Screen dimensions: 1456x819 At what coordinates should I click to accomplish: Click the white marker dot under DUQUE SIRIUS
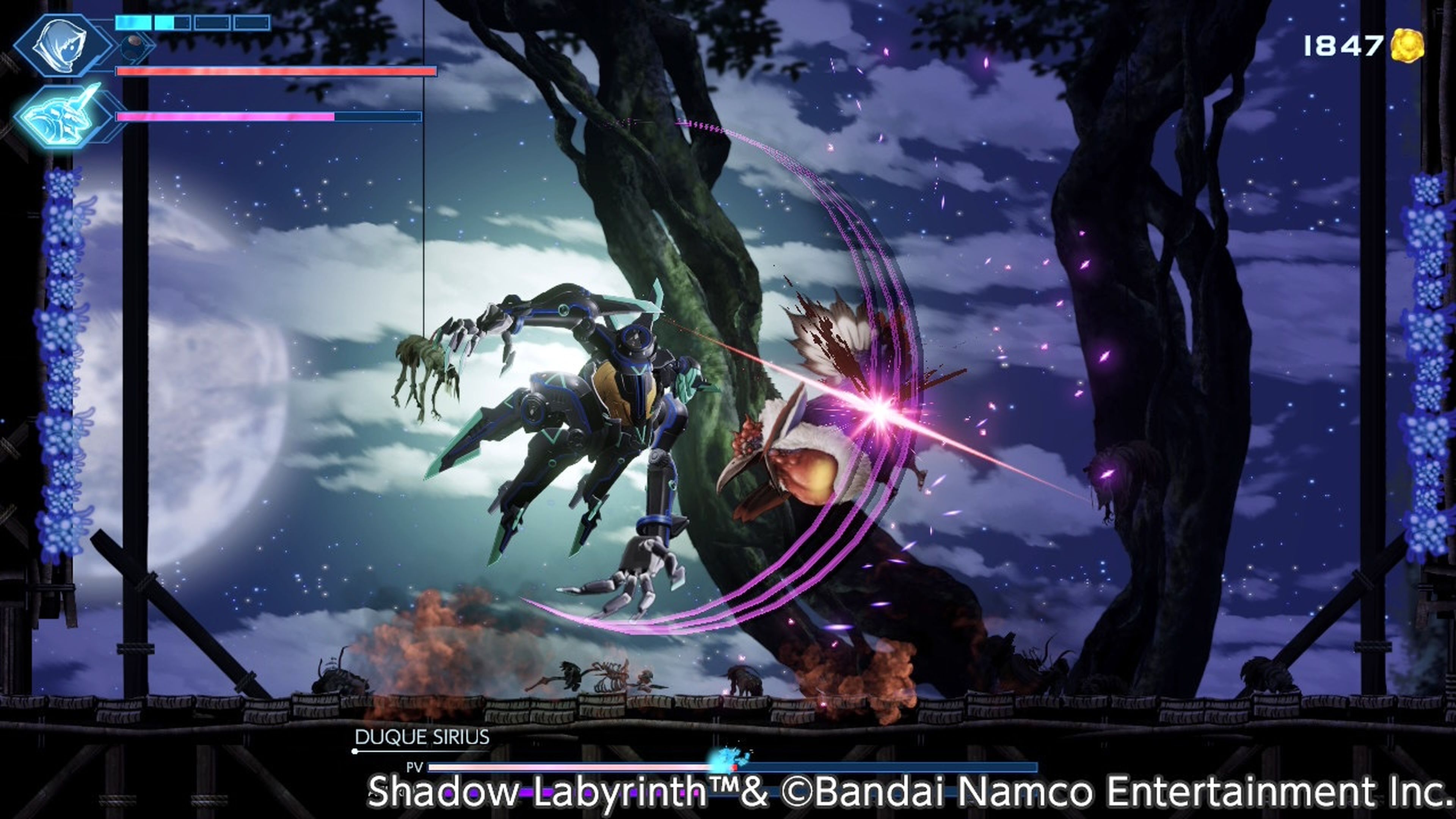point(355,751)
